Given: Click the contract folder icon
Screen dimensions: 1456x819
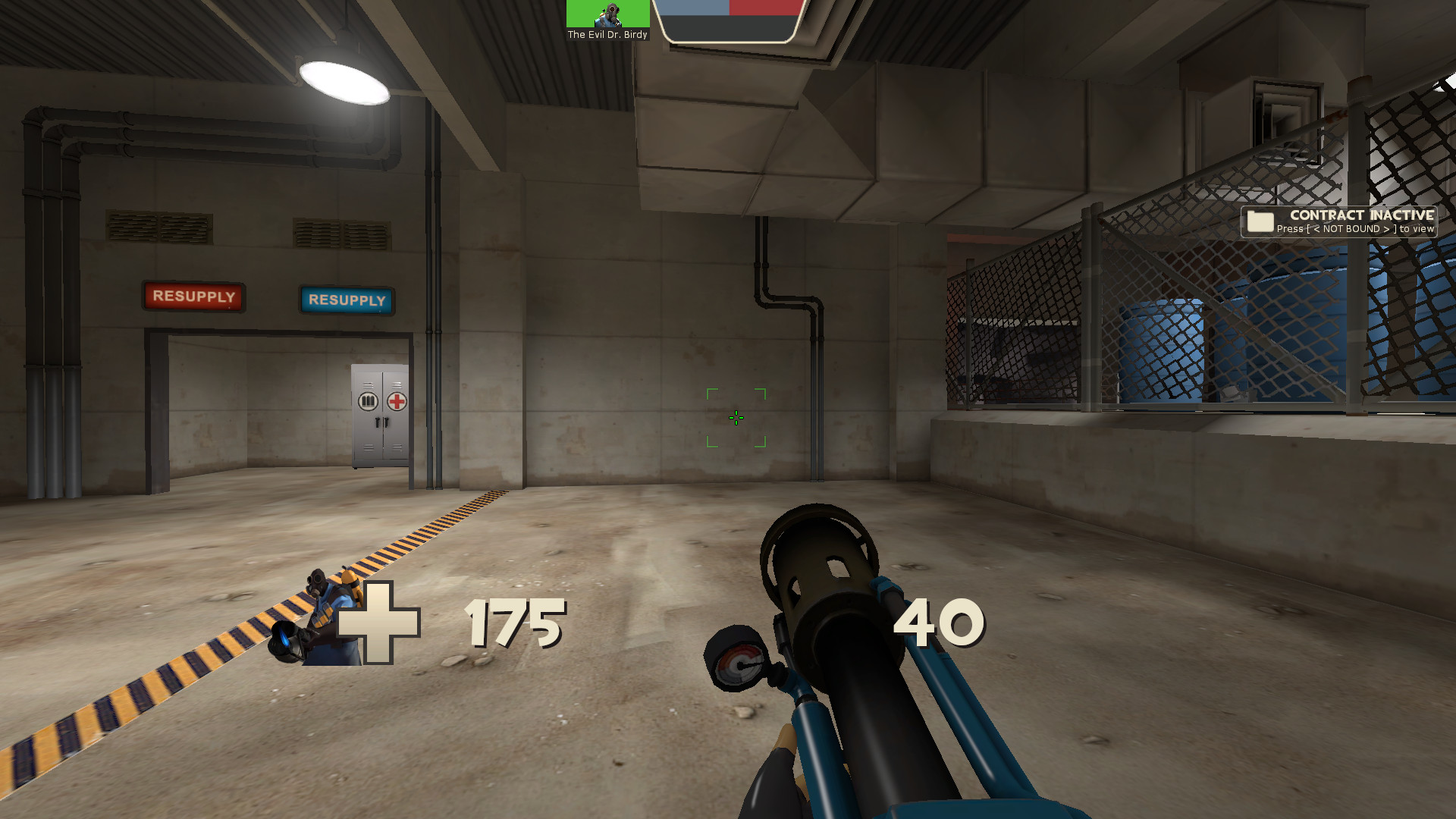Looking at the screenshot, I should [1259, 221].
